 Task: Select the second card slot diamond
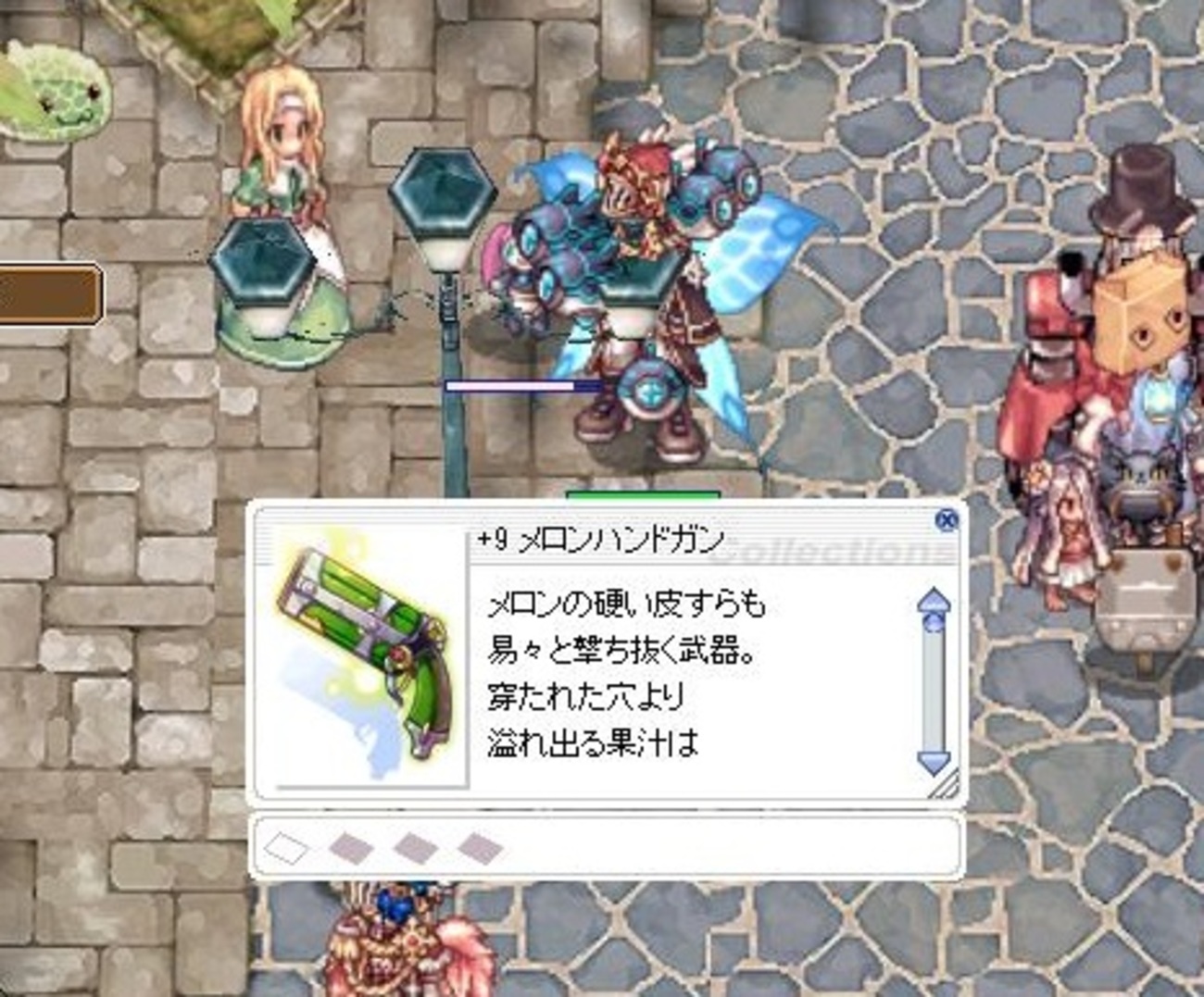pyautogui.click(x=350, y=845)
